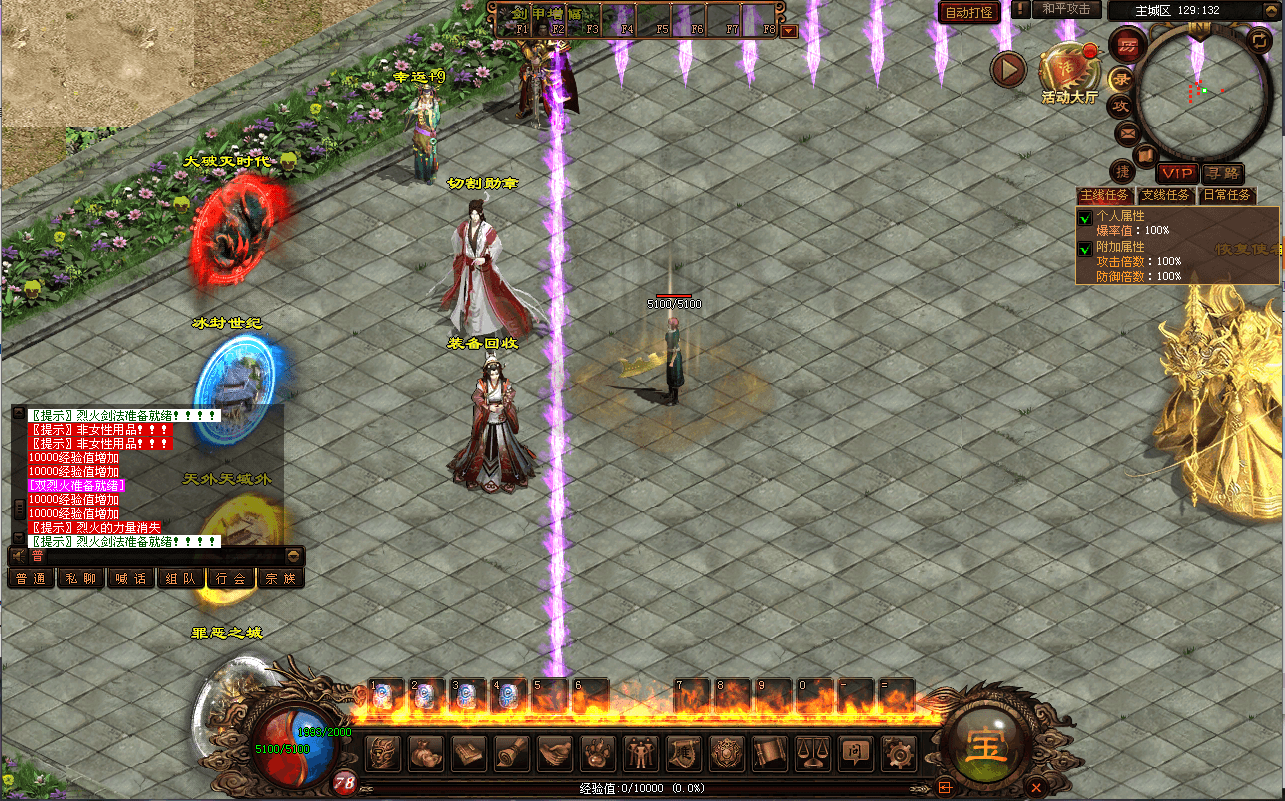Viewport: 1285px width, 801px height.
Task: Switch to the 支线任务 tab
Action: click(1166, 195)
